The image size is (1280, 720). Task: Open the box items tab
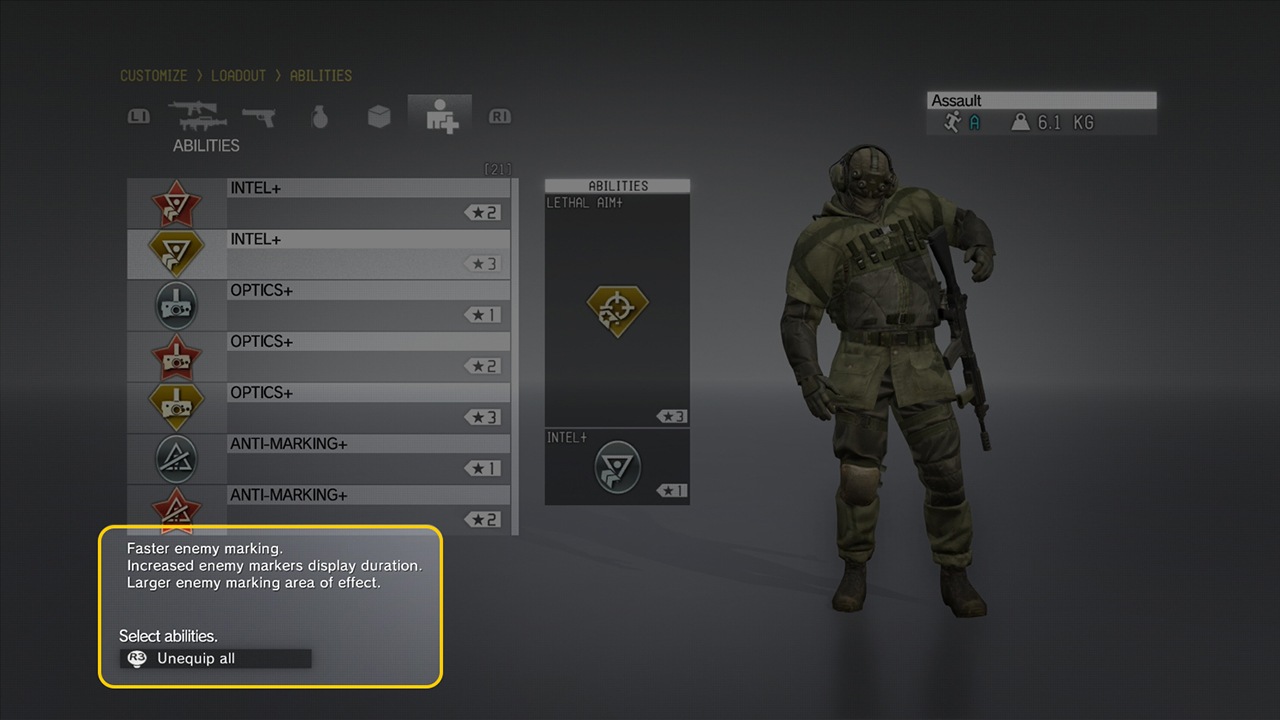point(379,117)
